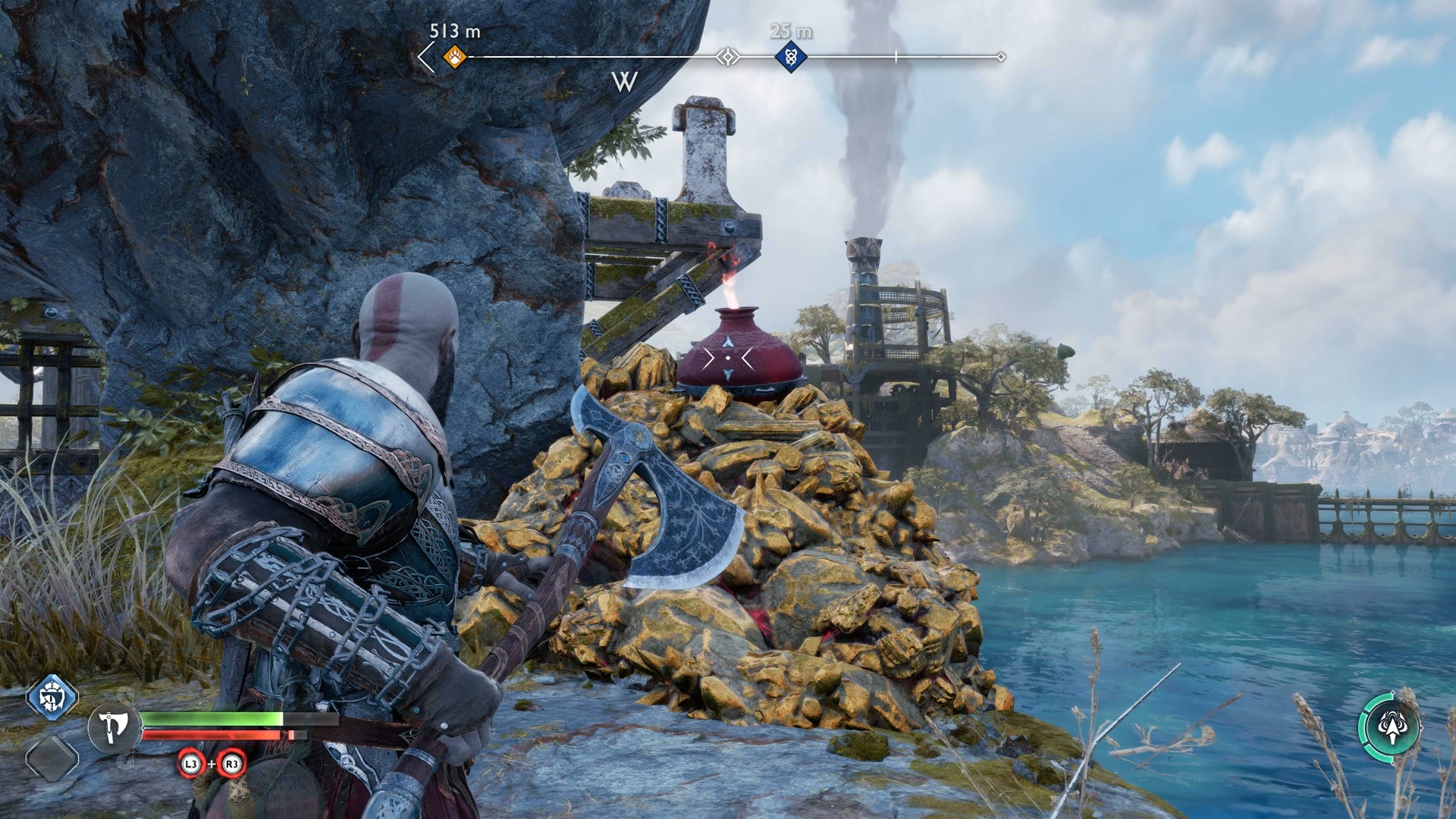Select the orange paw compass marker
Image resolution: width=1456 pixels, height=819 pixels.
[x=454, y=57]
